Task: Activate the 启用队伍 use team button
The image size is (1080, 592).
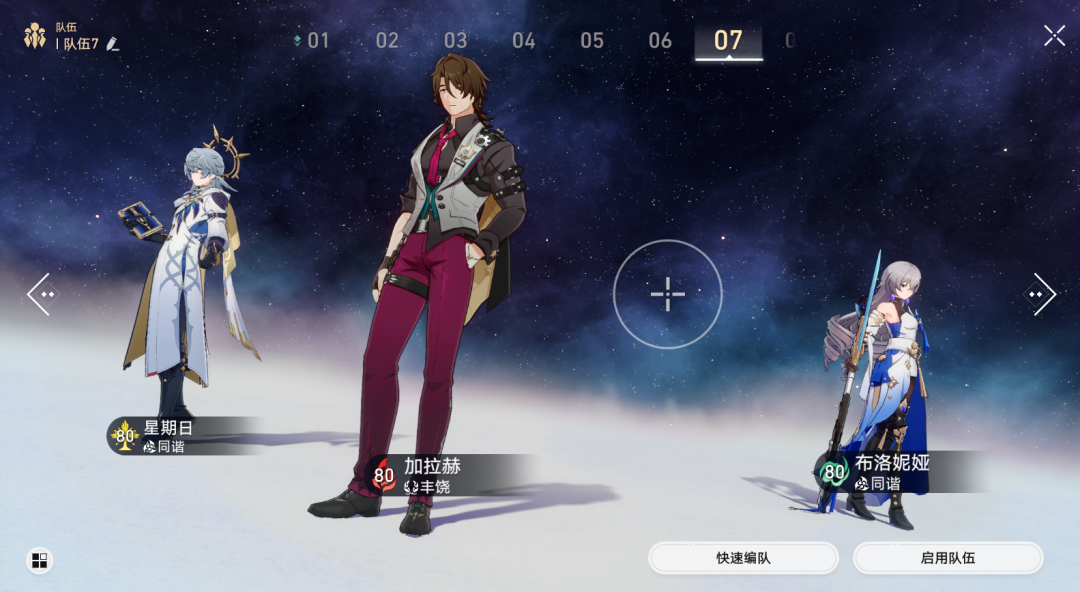Action: pos(947,558)
